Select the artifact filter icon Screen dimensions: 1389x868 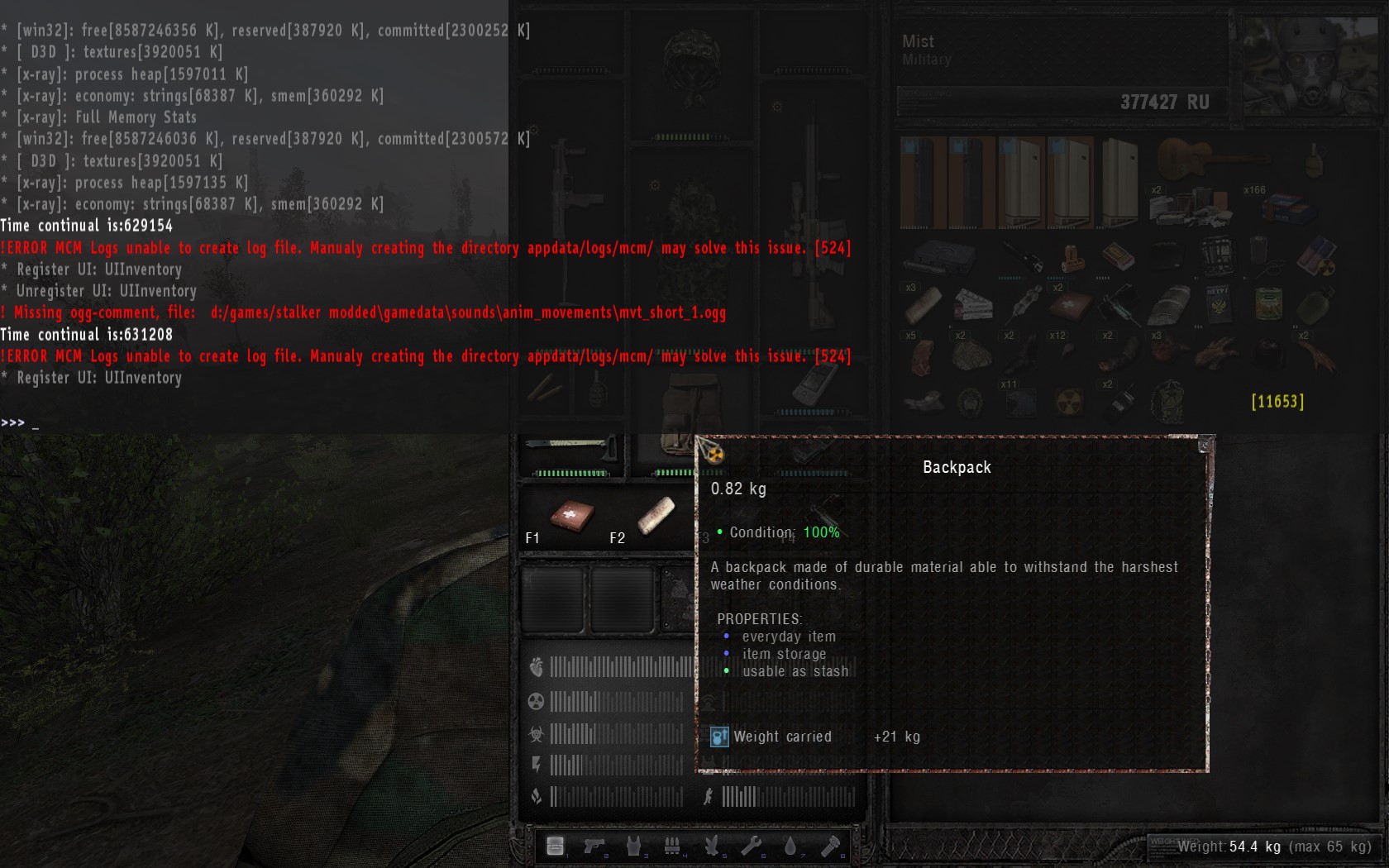click(x=712, y=845)
